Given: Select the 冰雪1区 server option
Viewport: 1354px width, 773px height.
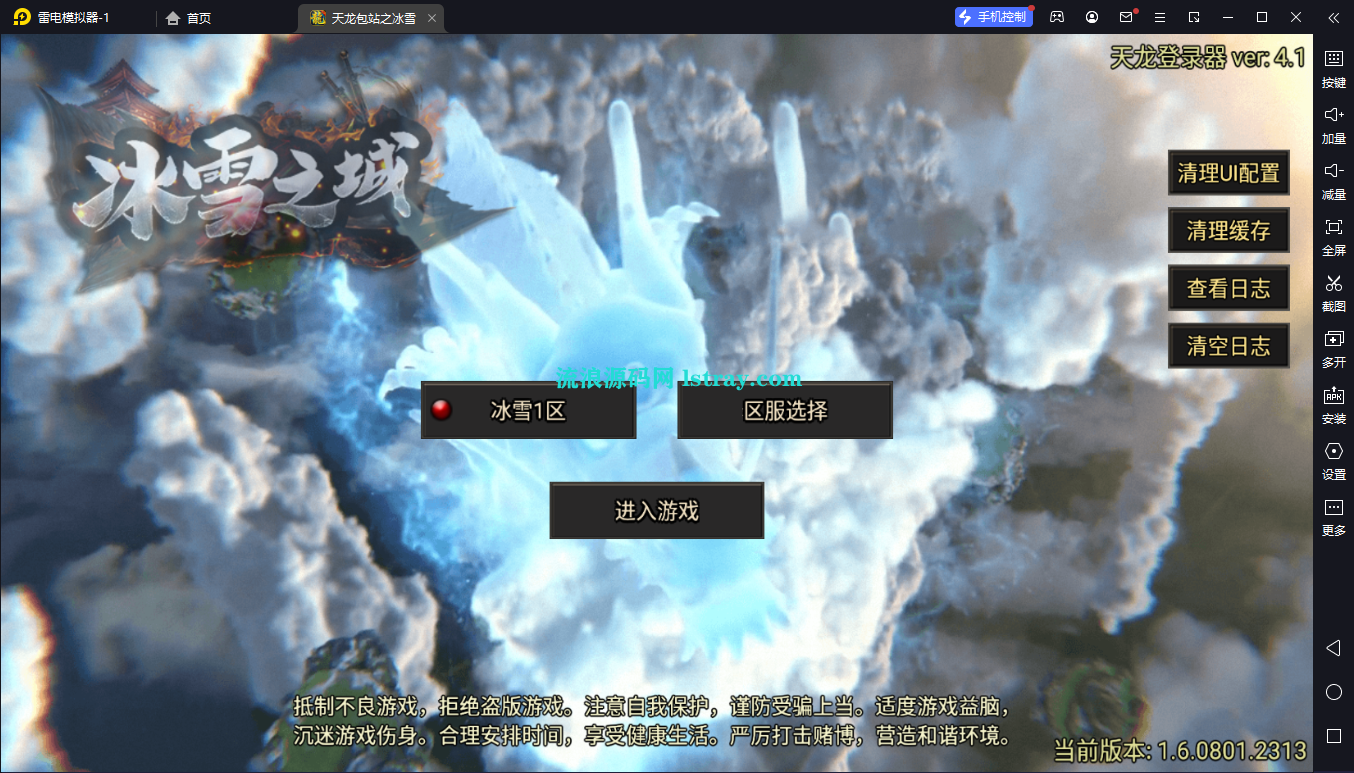Looking at the screenshot, I should click(x=528, y=410).
